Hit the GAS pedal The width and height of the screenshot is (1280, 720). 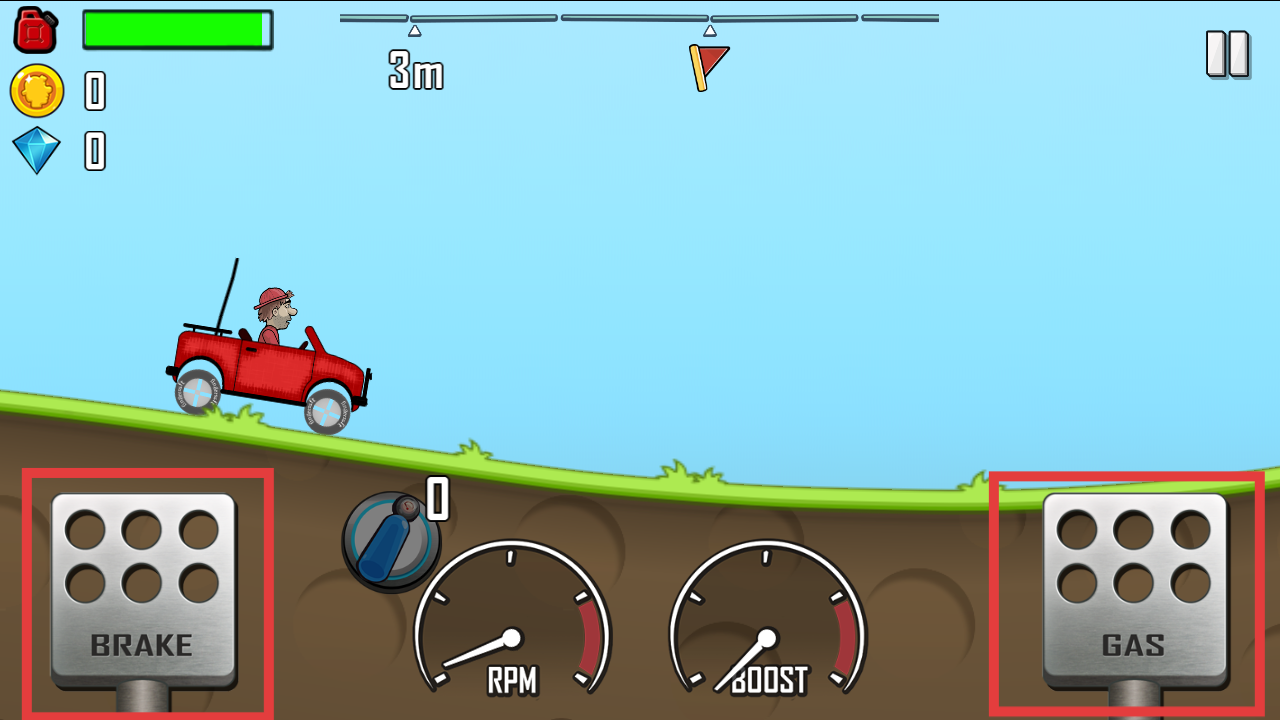click(1134, 588)
